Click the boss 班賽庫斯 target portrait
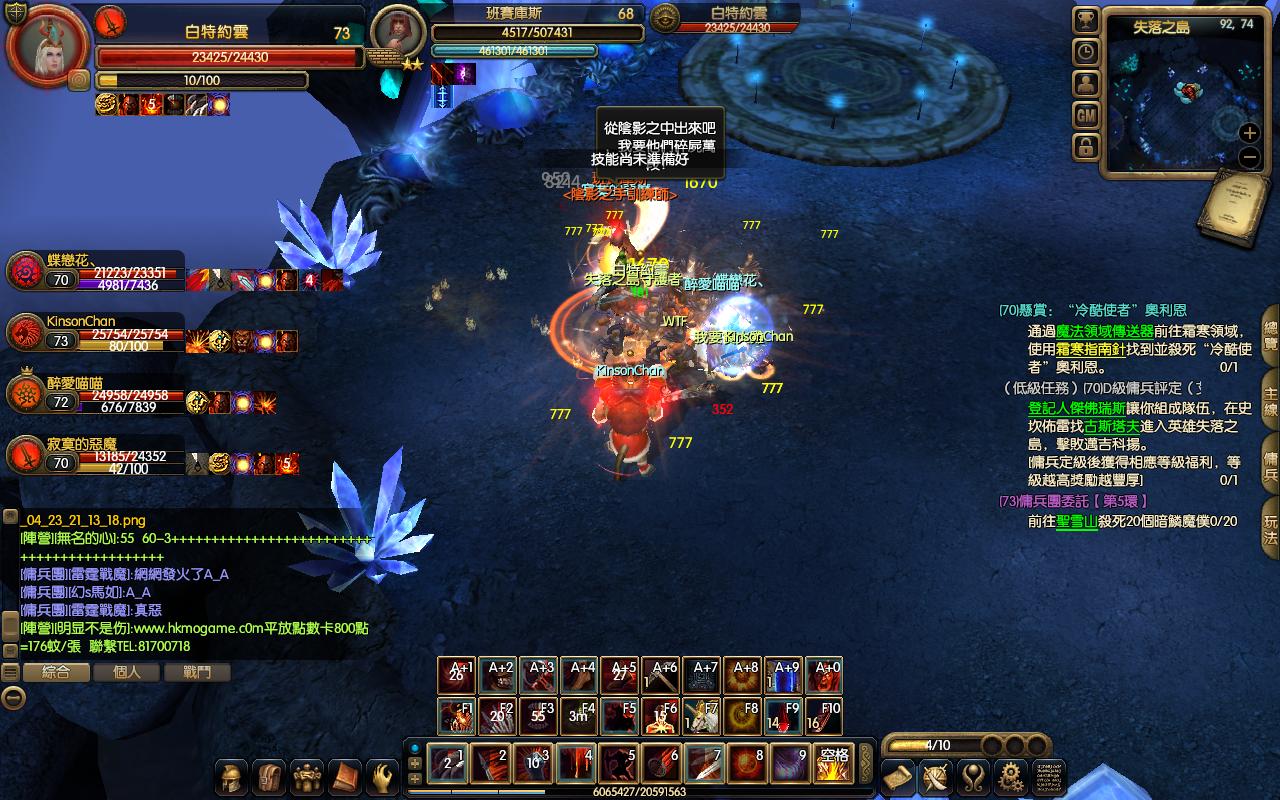Image resolution: width=1280 pixels, height=800 pixels. (397, 33)
